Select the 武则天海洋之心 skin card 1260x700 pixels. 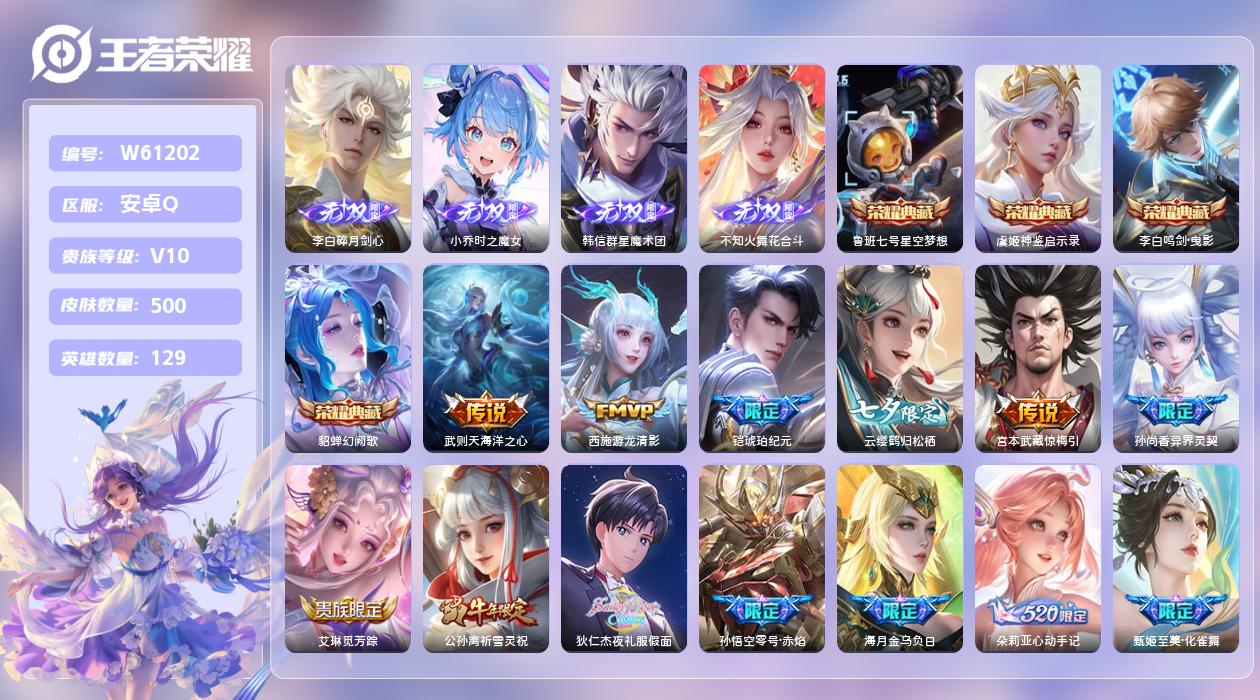point(486,358)
